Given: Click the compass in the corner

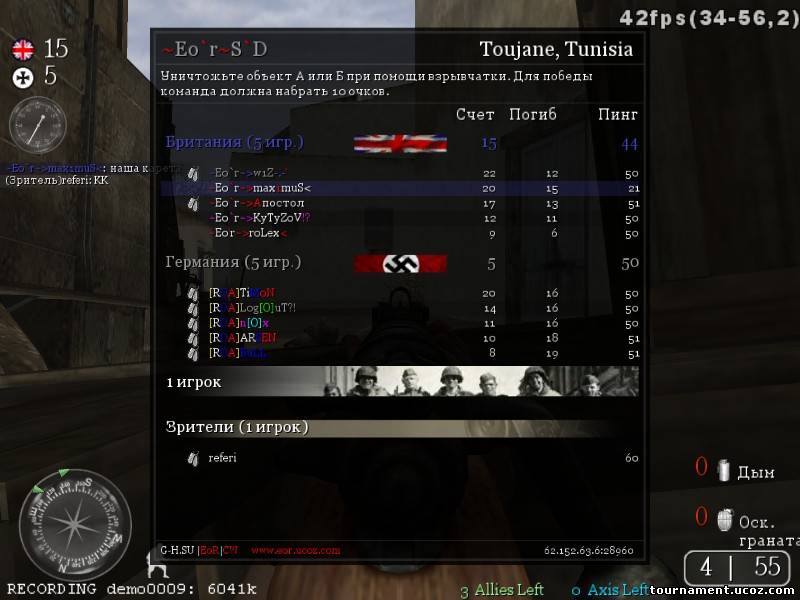Looking at the screenshot, I should (x=75, y=525).
